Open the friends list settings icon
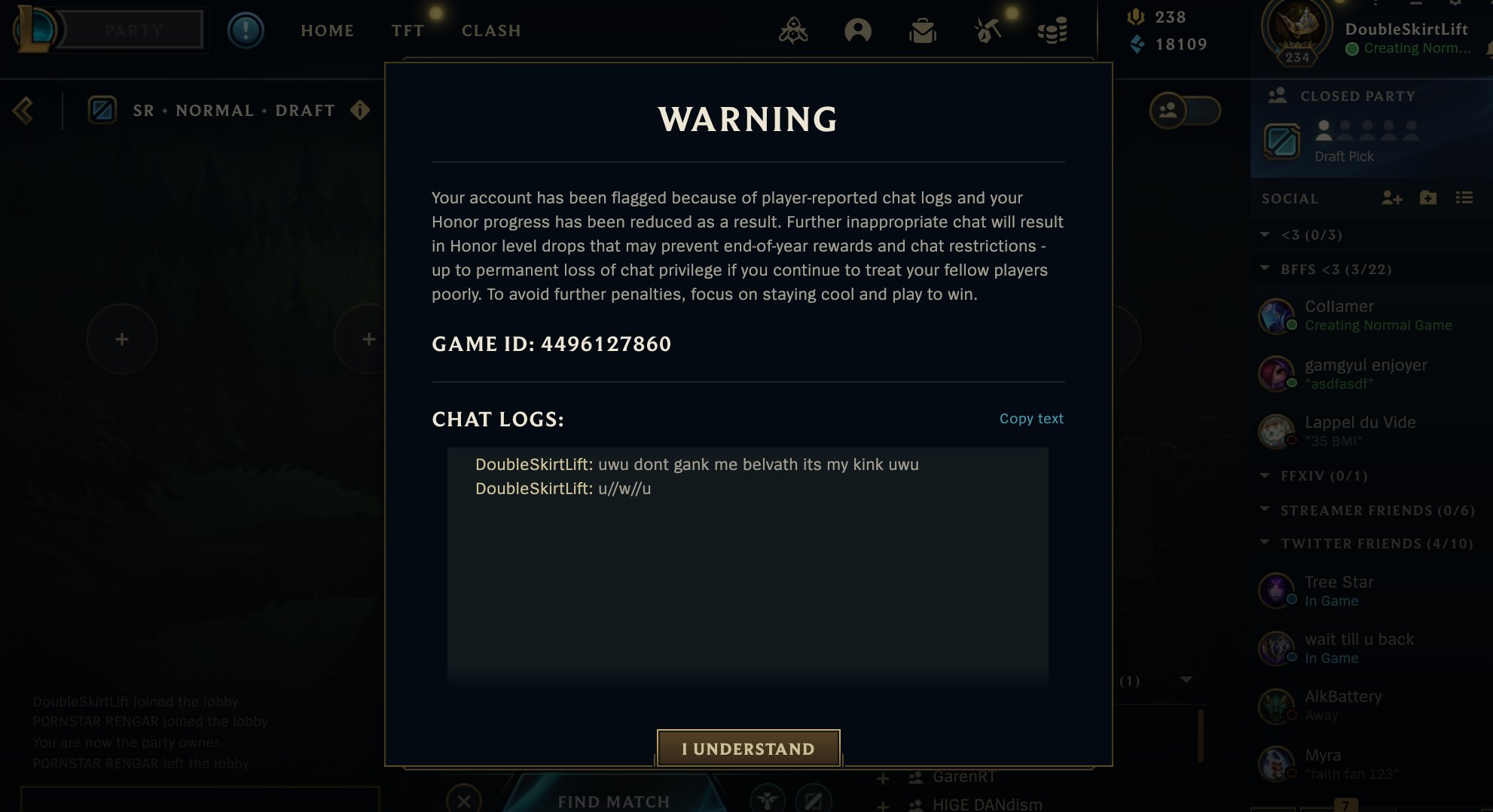Screen dimensions: 1493x812 1465,198
